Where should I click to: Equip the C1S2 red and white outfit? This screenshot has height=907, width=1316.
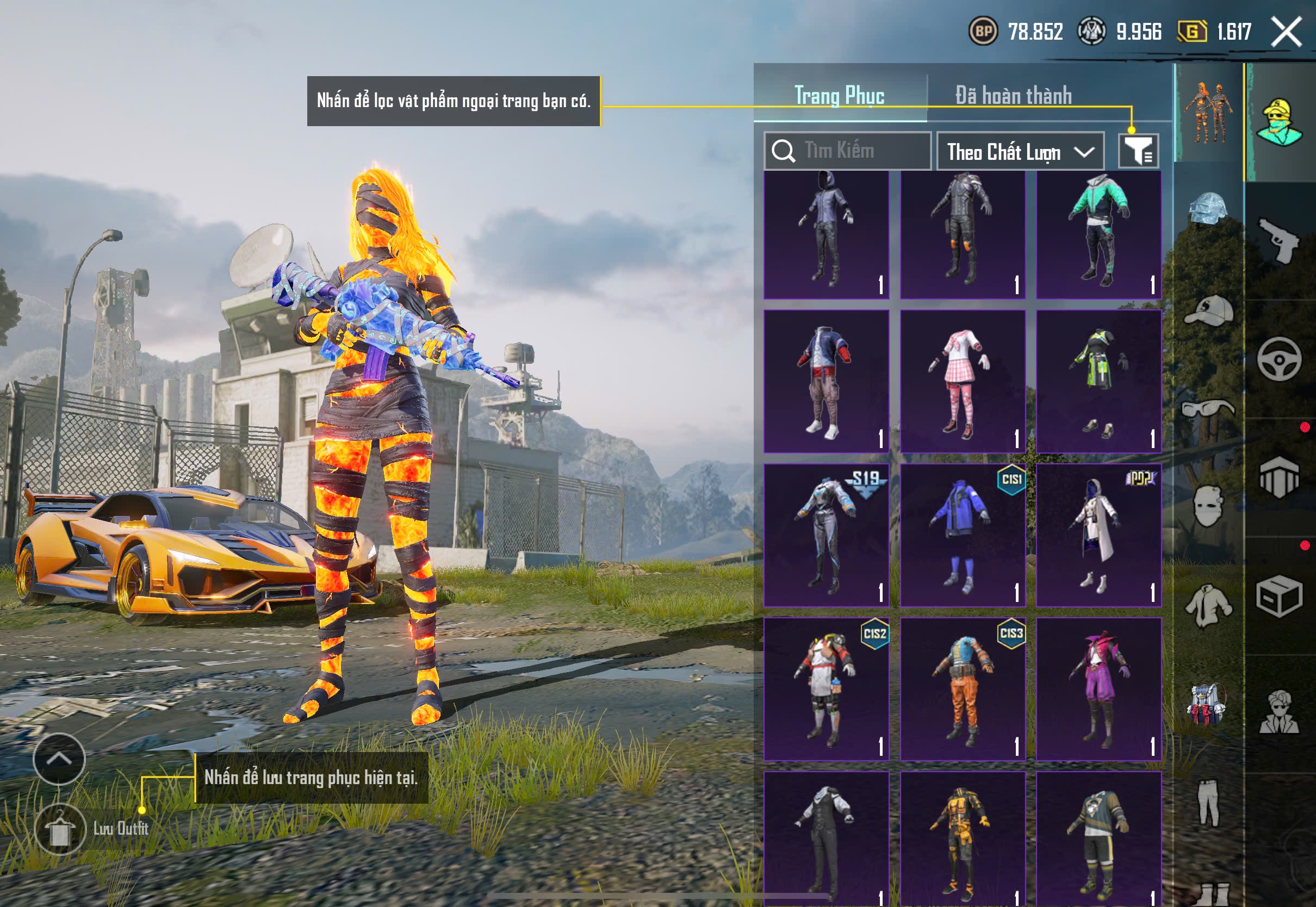coord(826,688)
